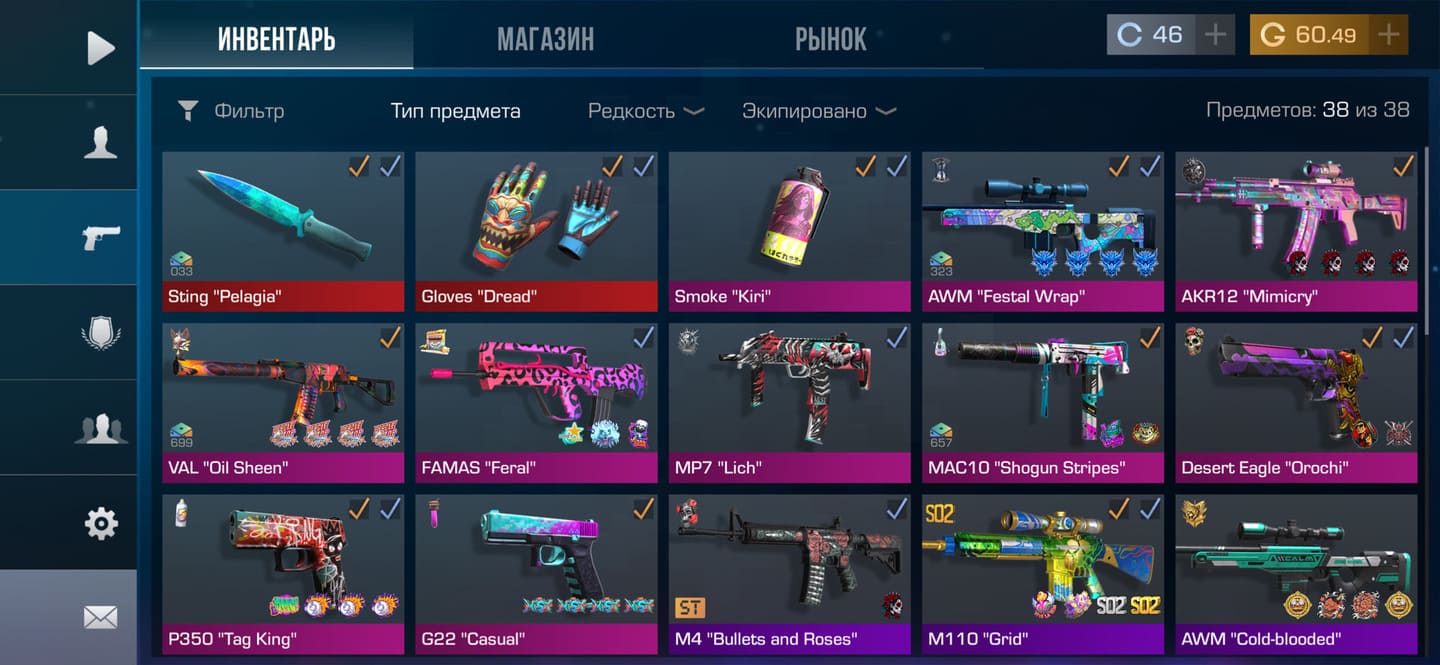Choose the AWM "Festal Wrap" skin
This screenshot has height=665, width=1440.
[x=1043, y=230]
